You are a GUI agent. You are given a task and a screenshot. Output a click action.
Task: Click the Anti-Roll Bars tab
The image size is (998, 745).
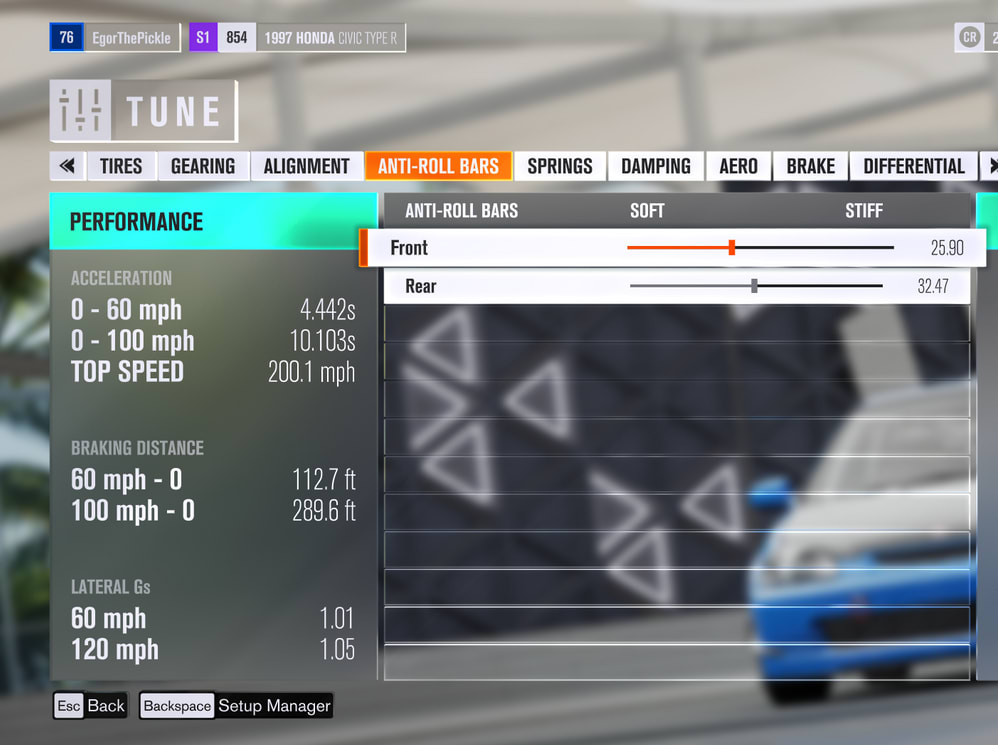click(438, 166)
